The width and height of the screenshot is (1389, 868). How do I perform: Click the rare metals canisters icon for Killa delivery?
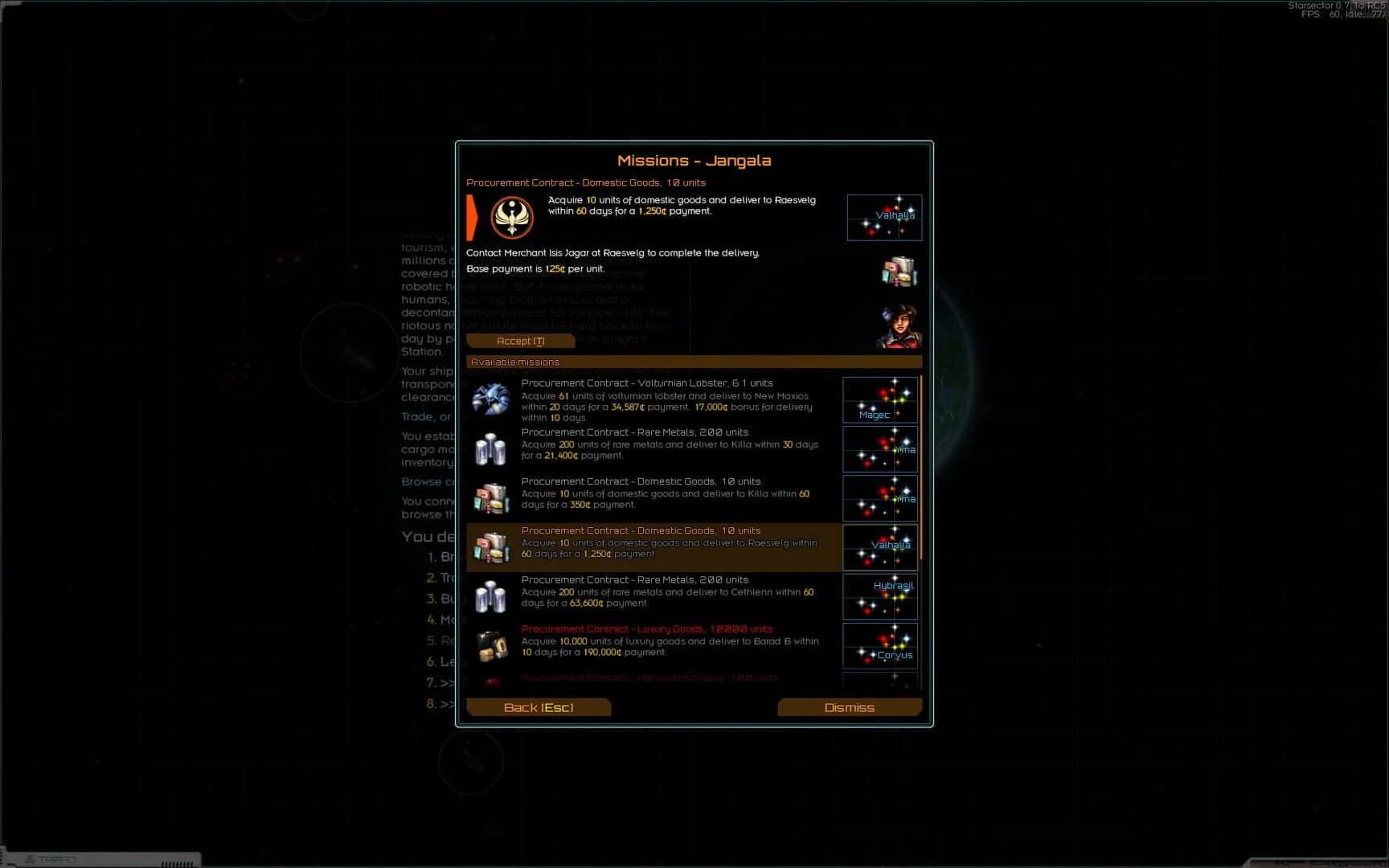tap(492, 448)
